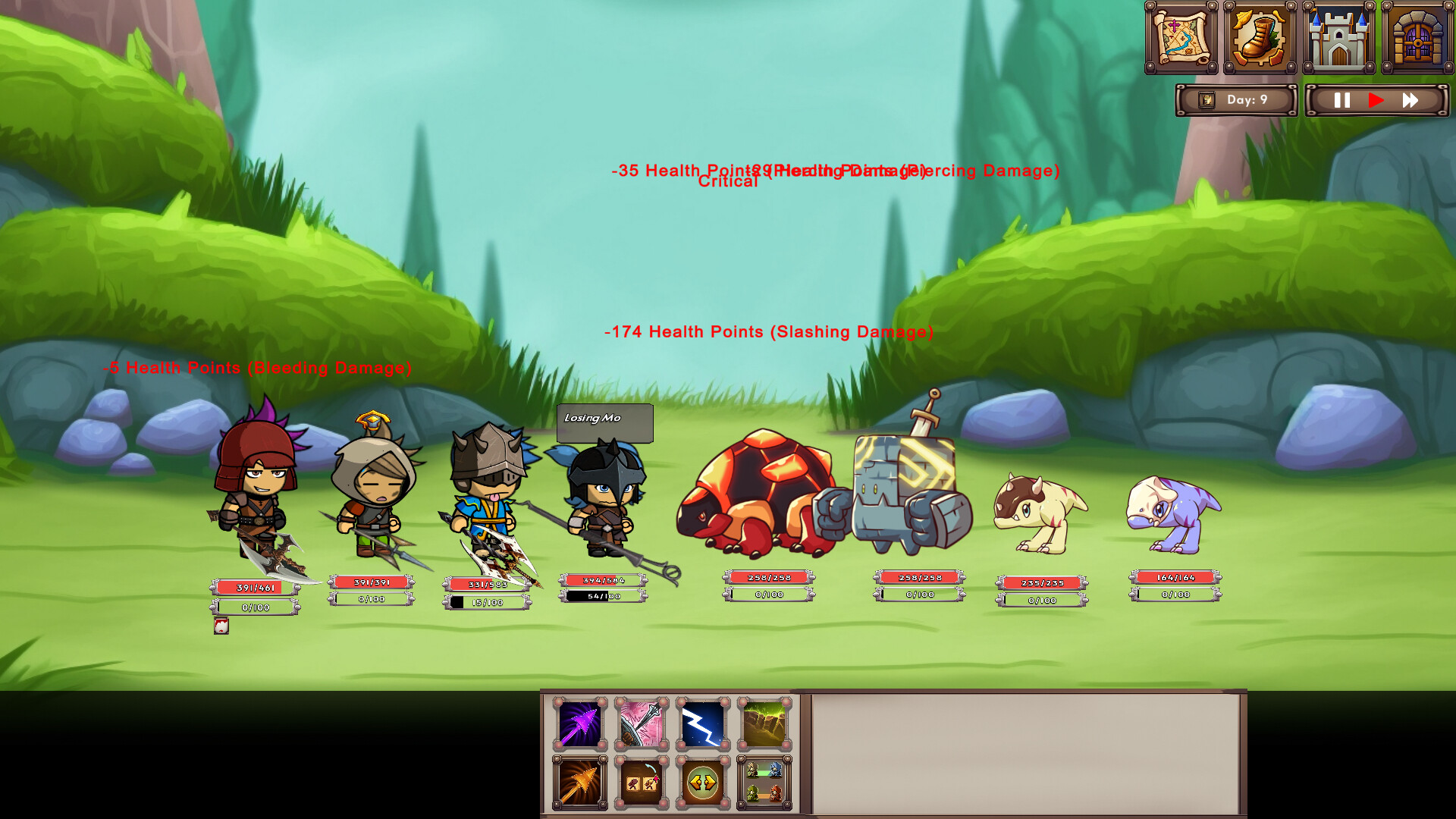The image size is (1456, 819).
Task: Click the Losing Mo speech bubble
Action: pos(604,422)
